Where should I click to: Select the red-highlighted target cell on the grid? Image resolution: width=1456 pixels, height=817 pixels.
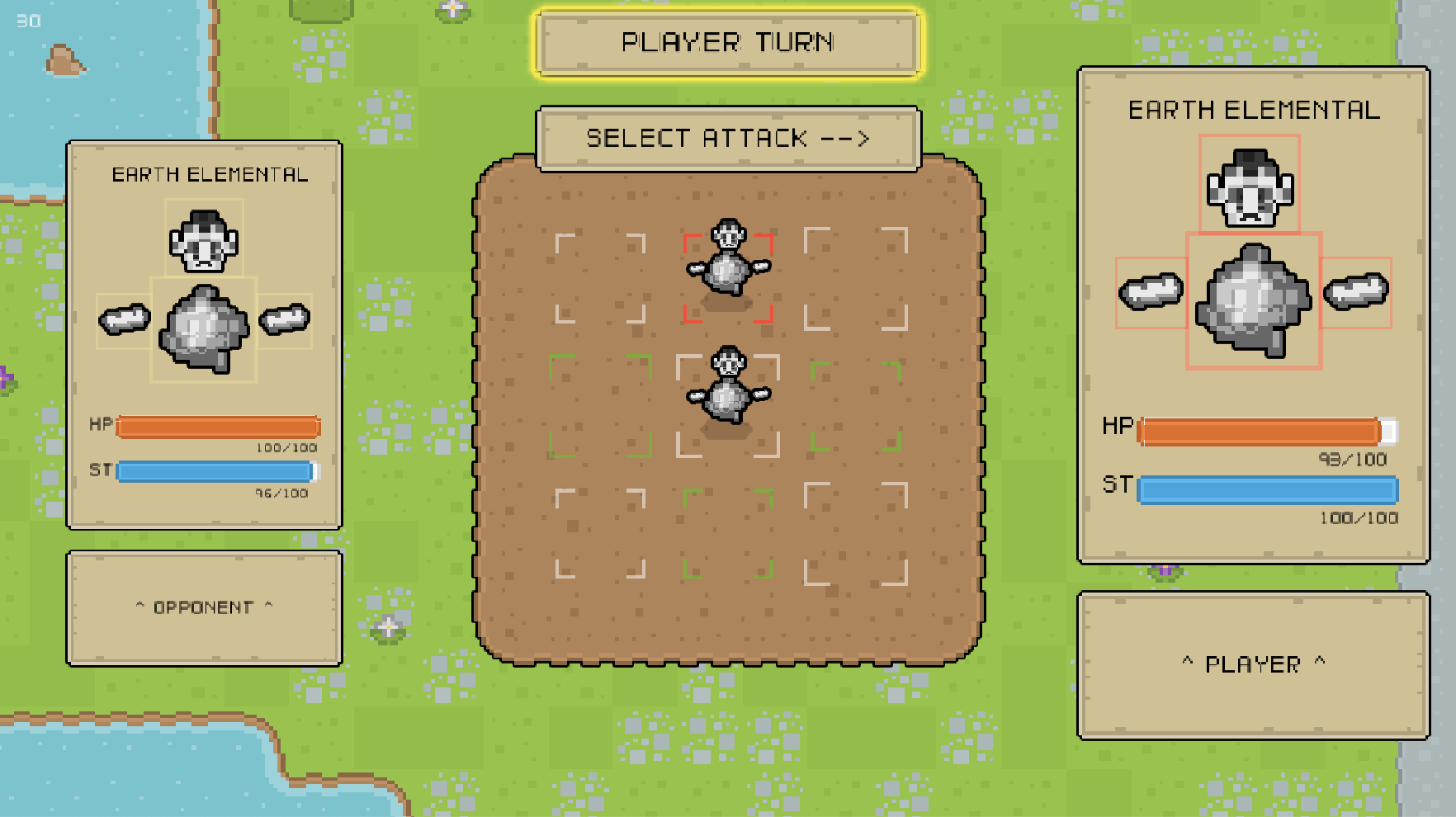click(728, 276)
